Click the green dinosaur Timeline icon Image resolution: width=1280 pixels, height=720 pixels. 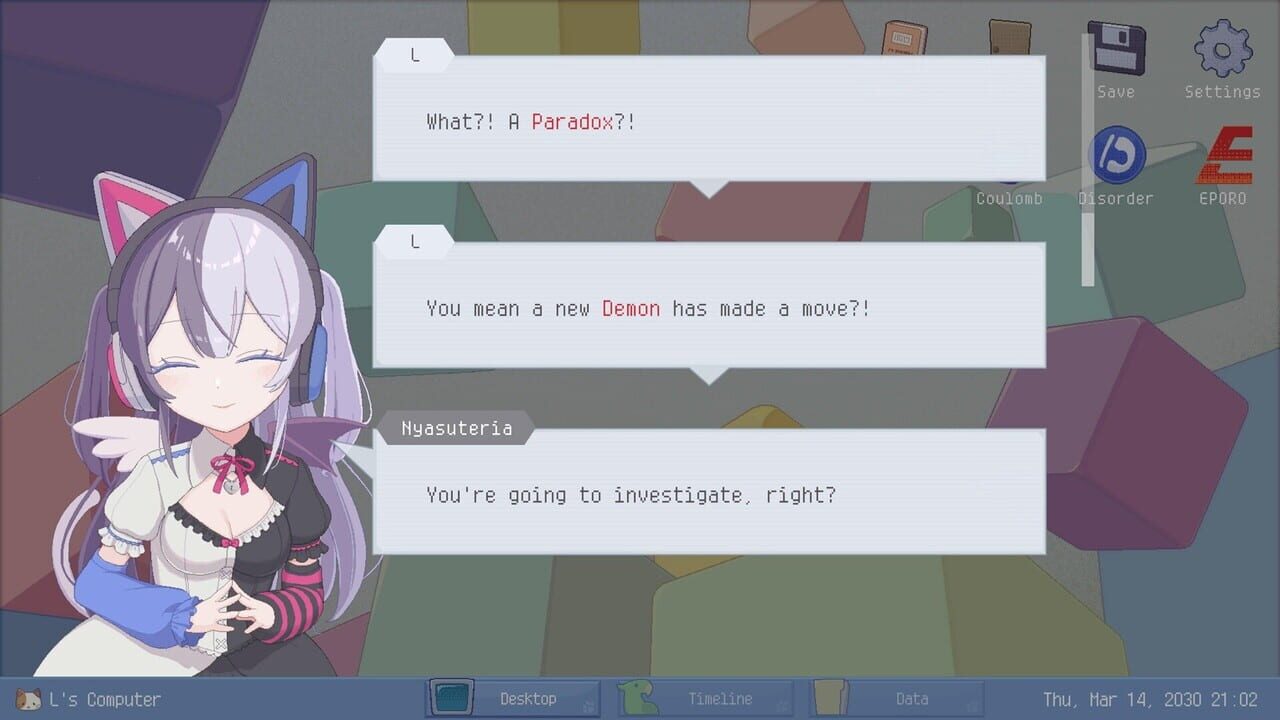641,697
